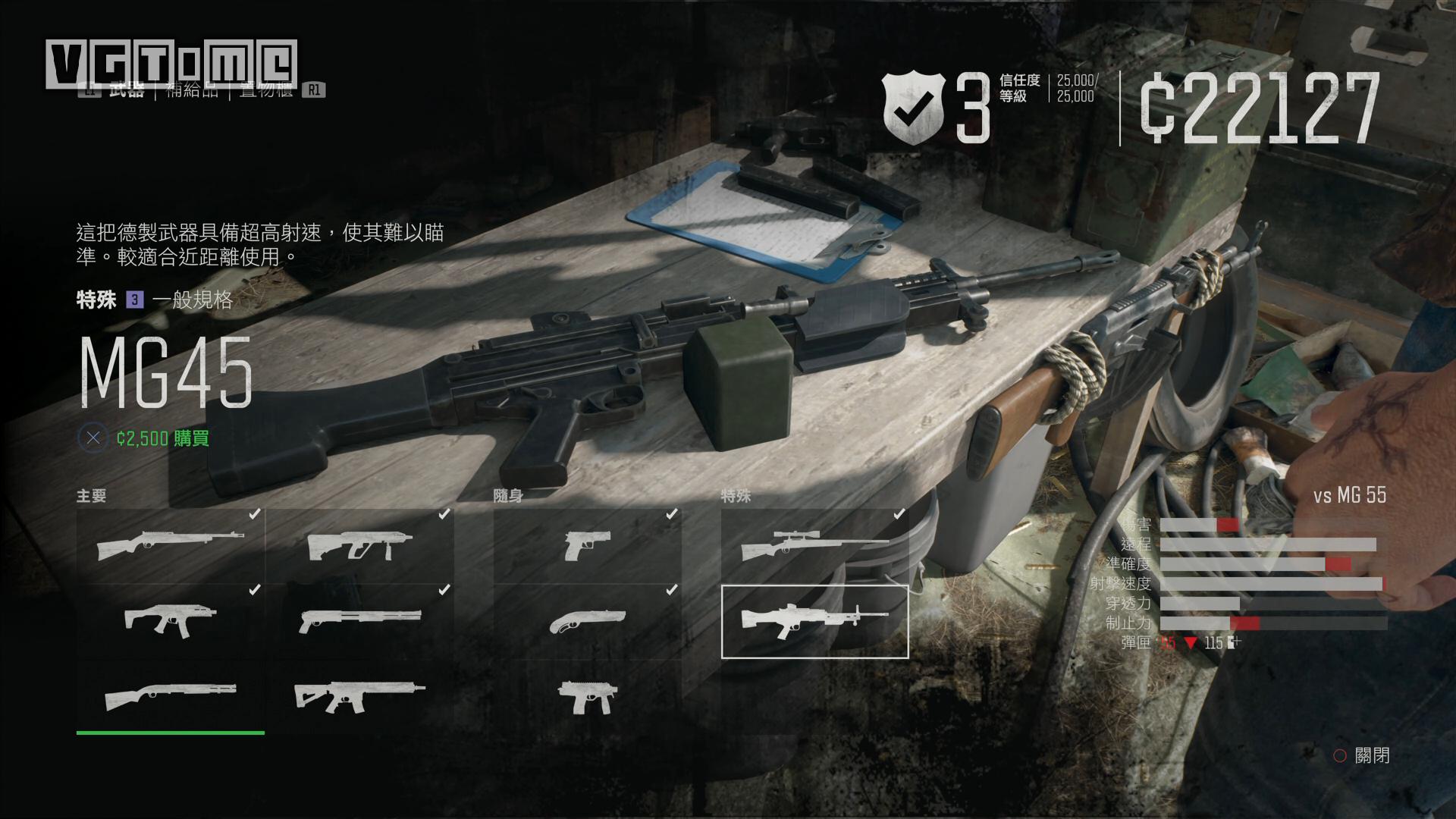Pick the pistol-grip pump shotgun slot
The image size is (1456, 819).
pos(359,620)
